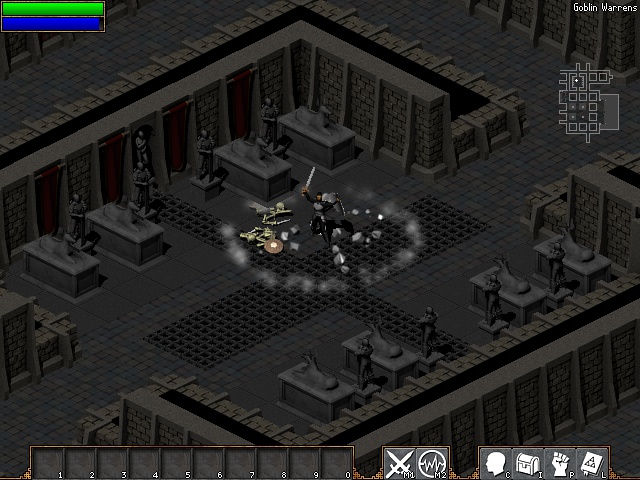Activate the waveform skill in the M2 slot
This screenshot has height=480, width=640.
click(x=433, y=463)
